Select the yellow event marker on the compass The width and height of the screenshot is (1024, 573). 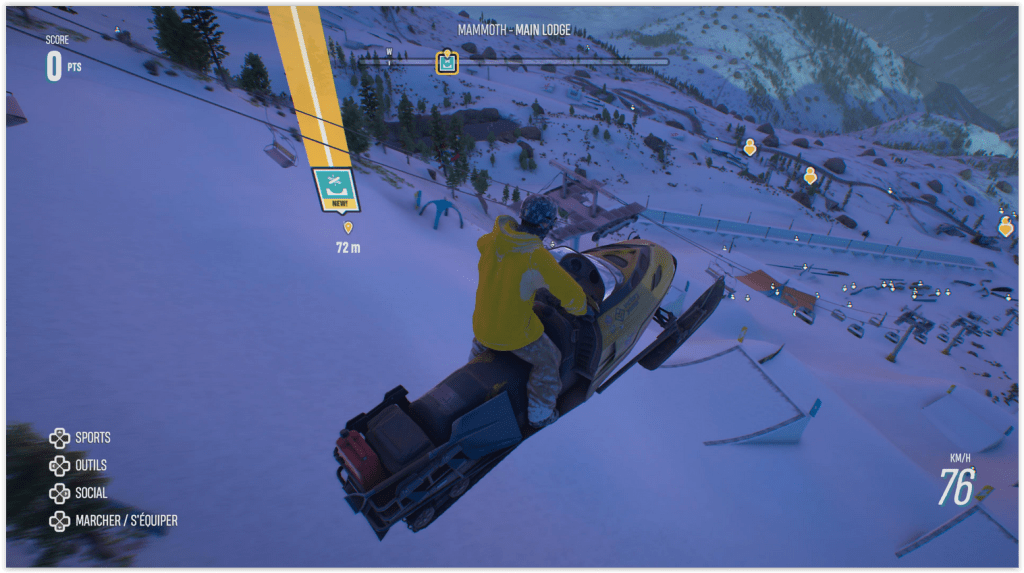coord(447,62)
